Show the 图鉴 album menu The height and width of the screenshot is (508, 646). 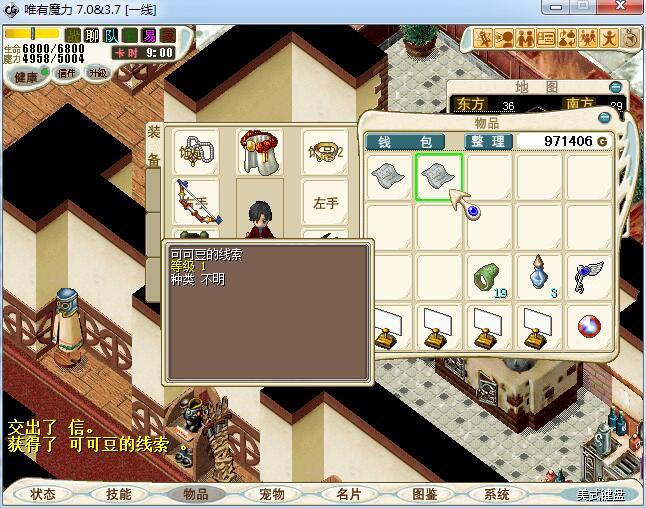tap(424, 494)
